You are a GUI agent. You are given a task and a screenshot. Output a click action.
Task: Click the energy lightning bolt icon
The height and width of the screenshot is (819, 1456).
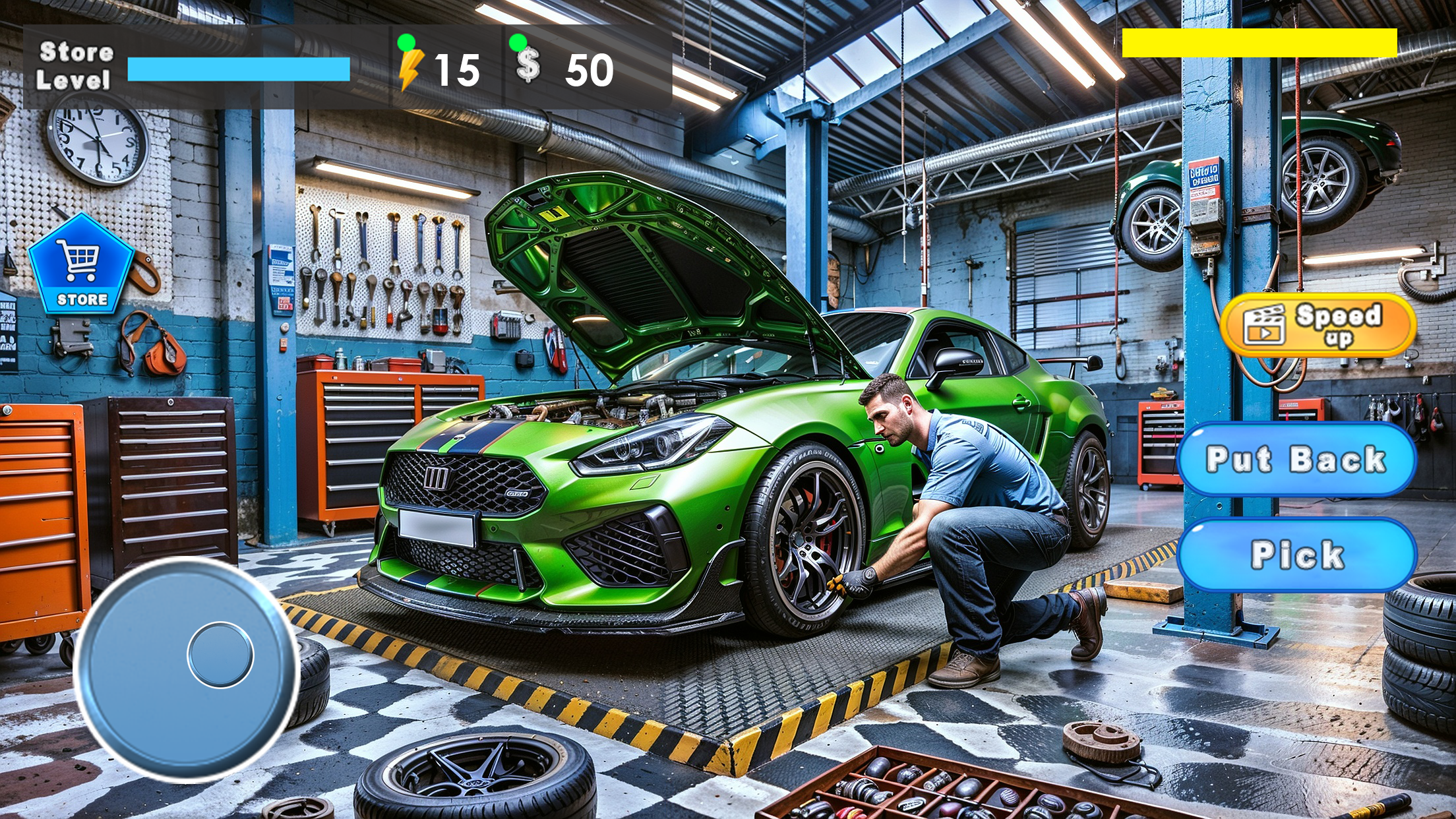[410, 69]
